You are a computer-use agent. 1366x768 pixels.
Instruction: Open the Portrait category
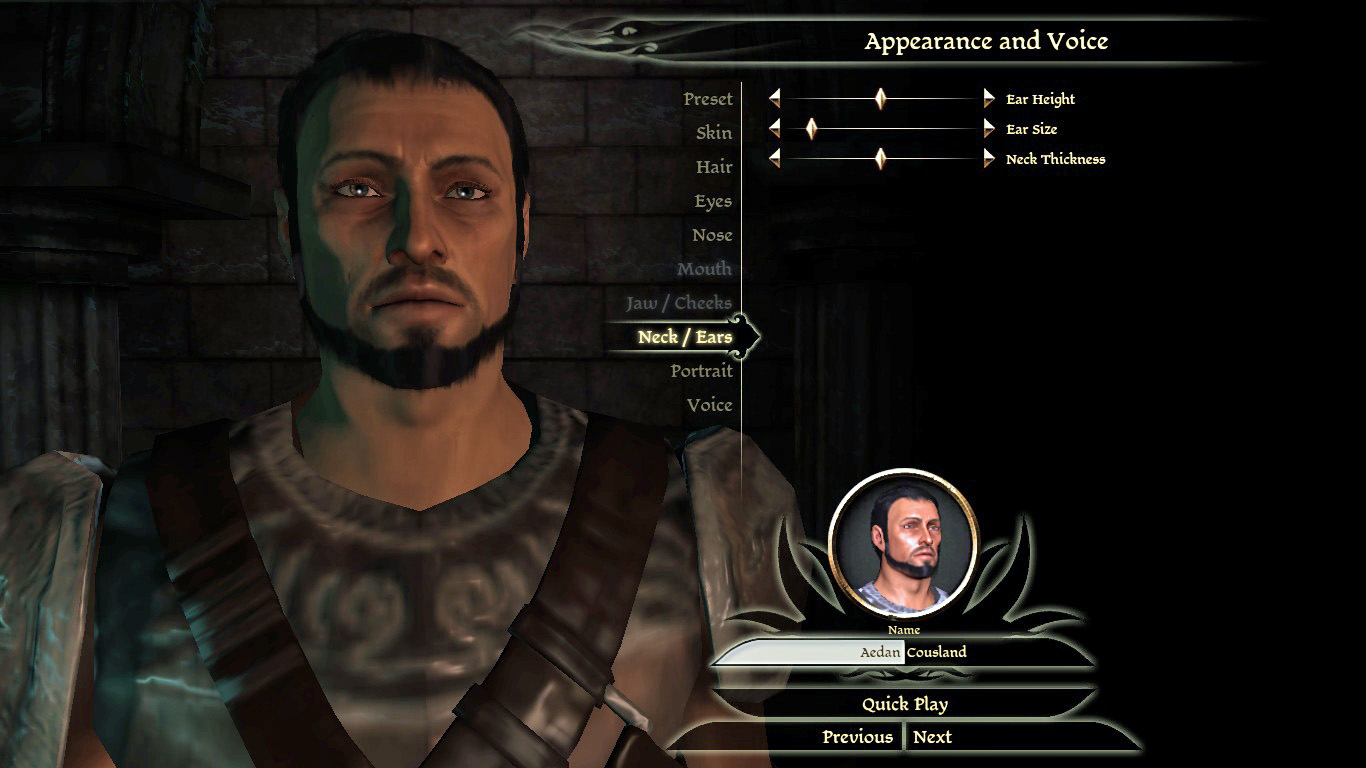701,371
